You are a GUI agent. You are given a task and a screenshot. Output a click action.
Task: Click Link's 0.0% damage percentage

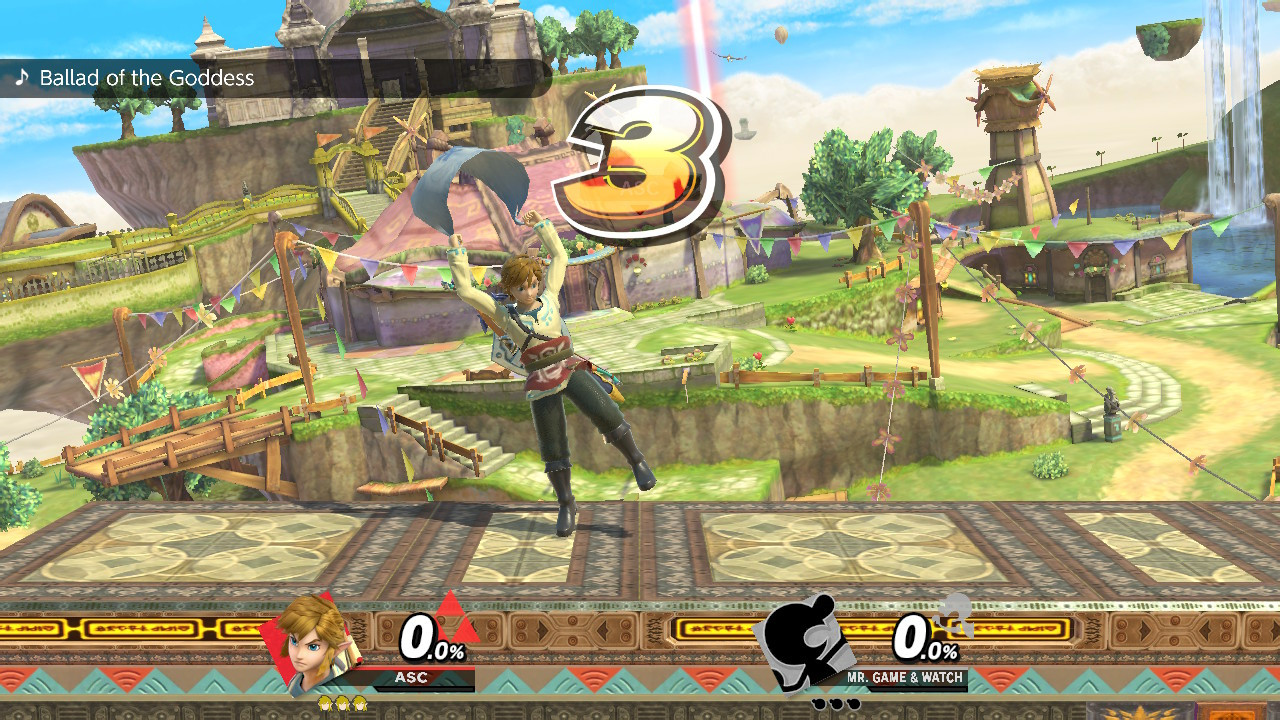(x=431, y=637)
